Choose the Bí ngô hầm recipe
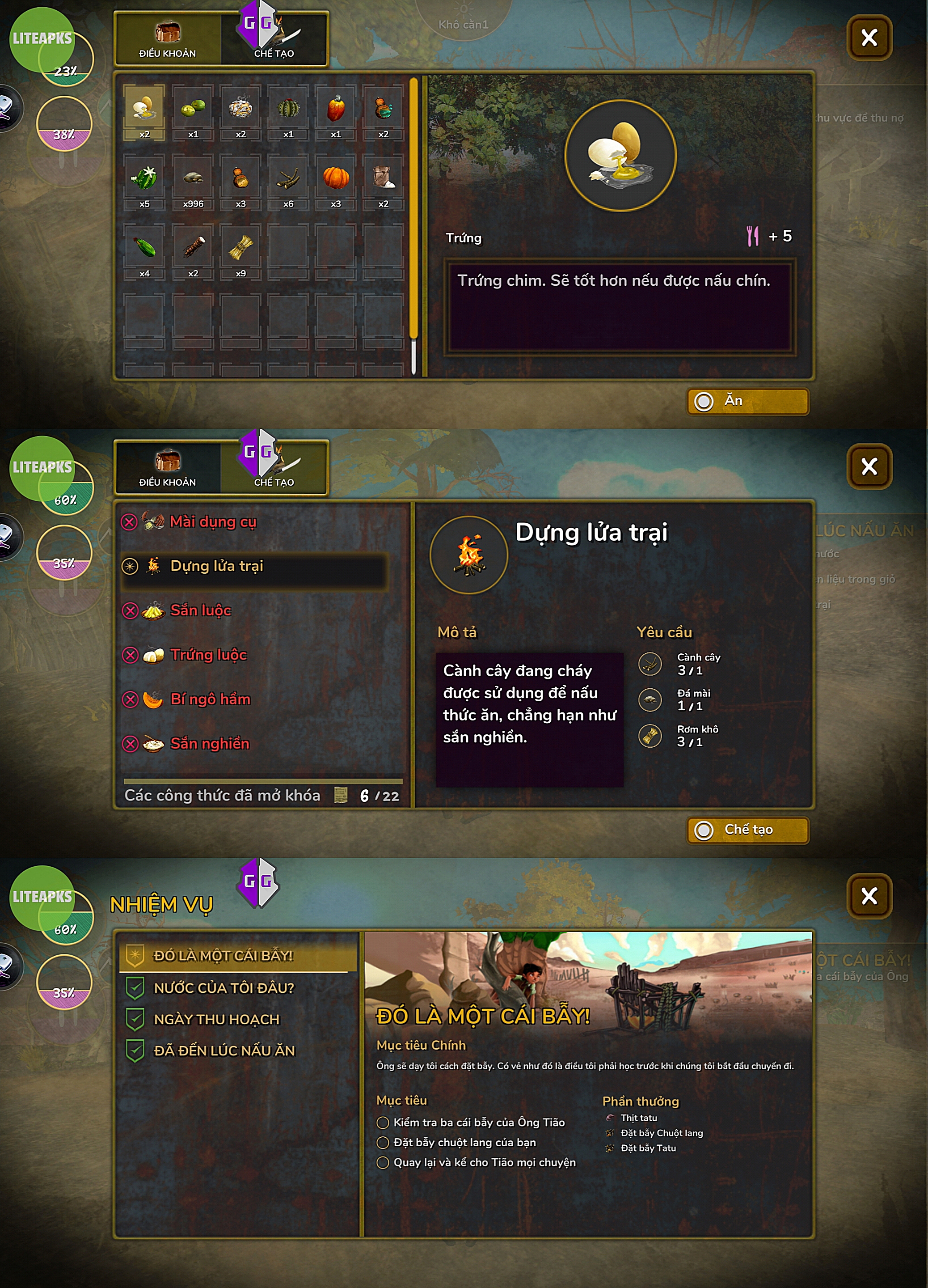Viewport: 928px width, 1288px height. [x=210, y=699]
